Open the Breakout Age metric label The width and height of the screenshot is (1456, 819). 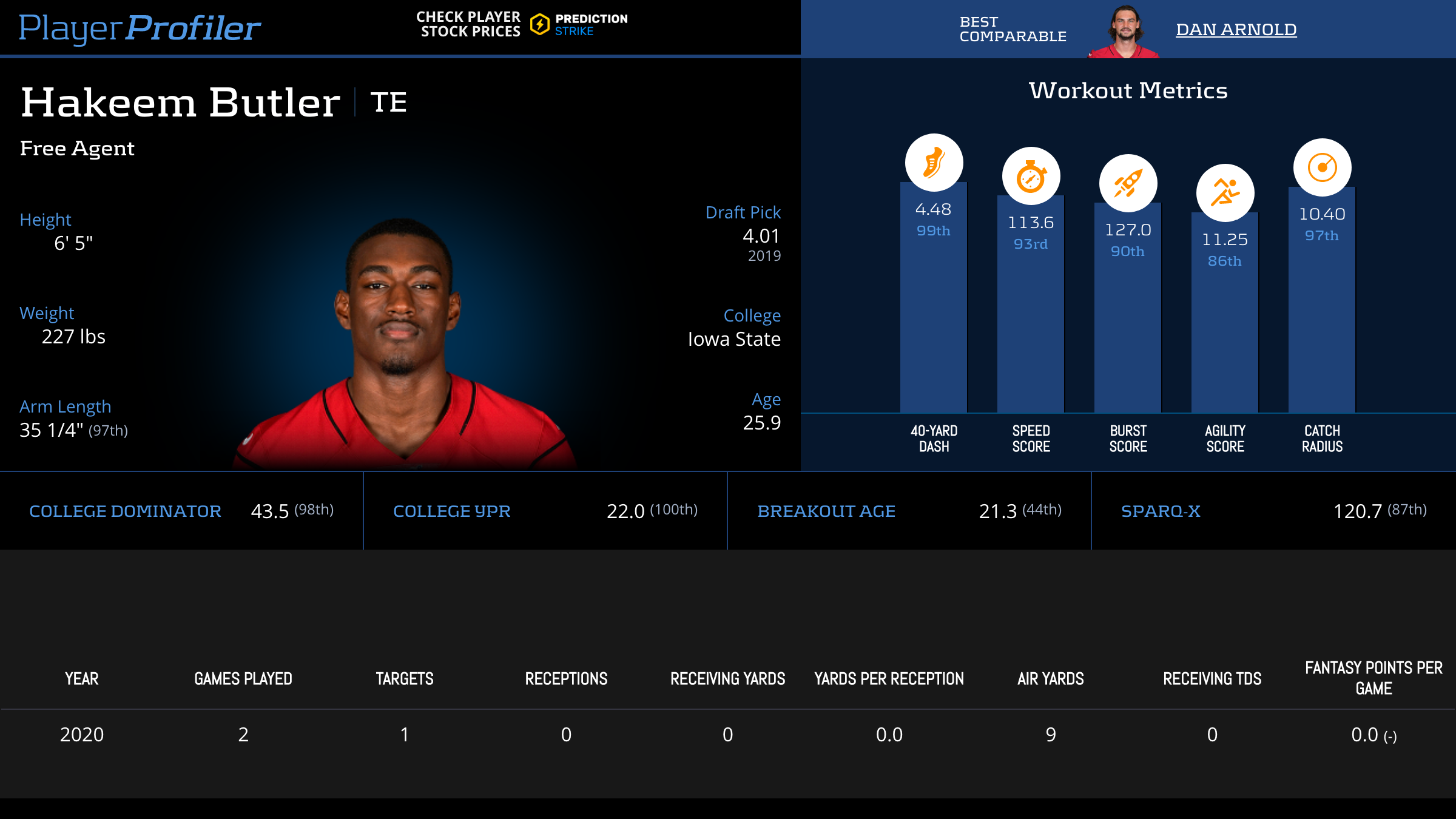[x=826, y=511]
